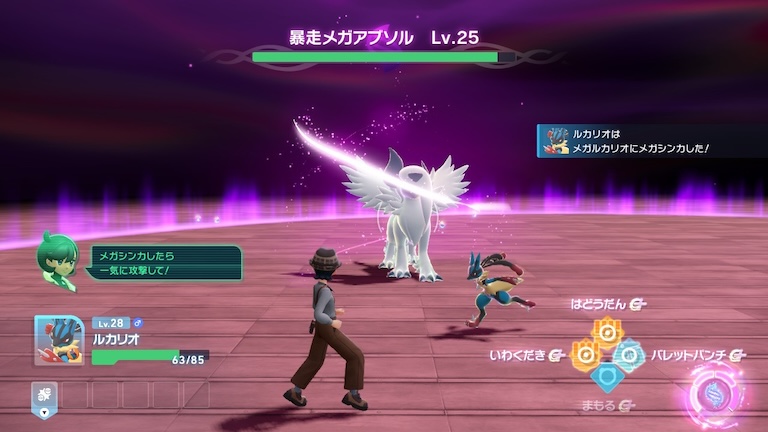
Task: Use the はどうだん move
Action: coord(606,330)
